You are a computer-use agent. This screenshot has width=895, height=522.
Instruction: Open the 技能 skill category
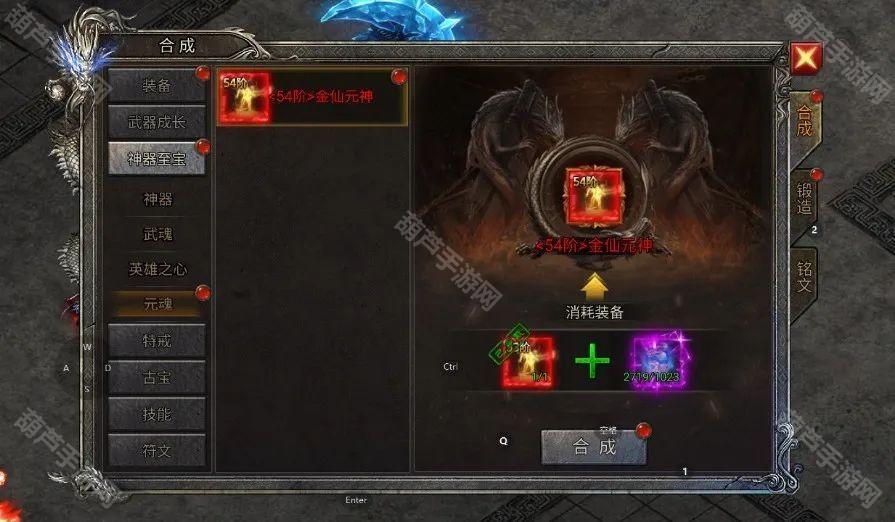click(x=156, y=414)
